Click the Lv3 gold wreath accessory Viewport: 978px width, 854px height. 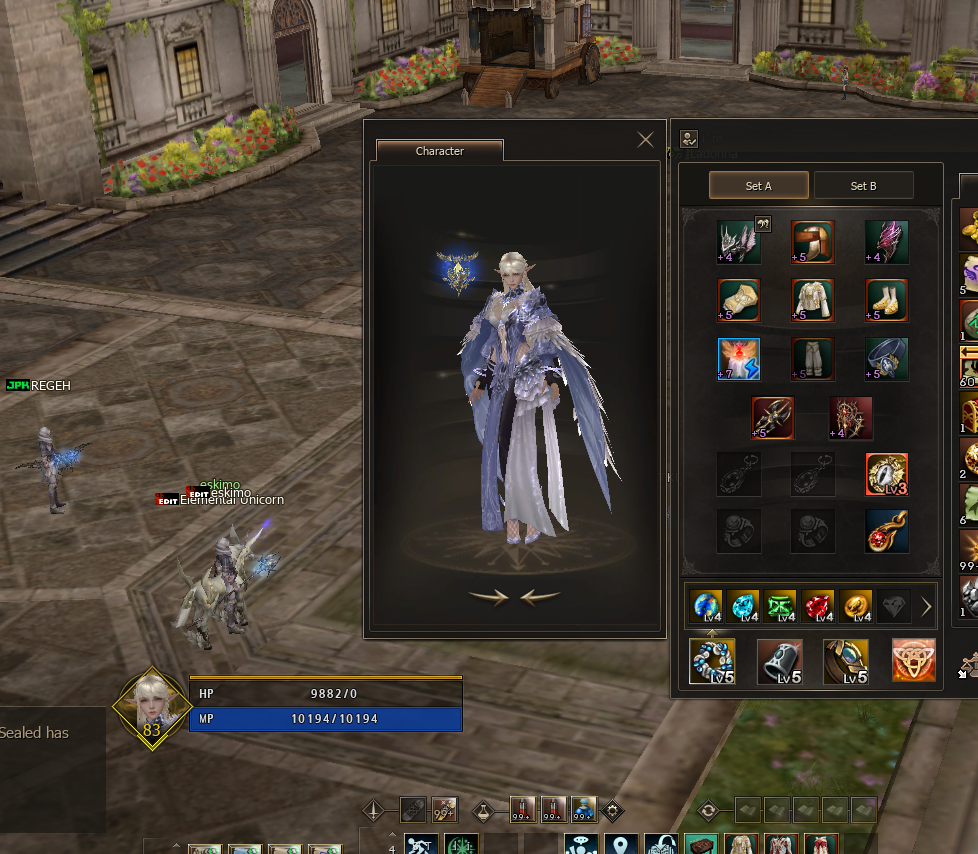[x=887, y=474]
